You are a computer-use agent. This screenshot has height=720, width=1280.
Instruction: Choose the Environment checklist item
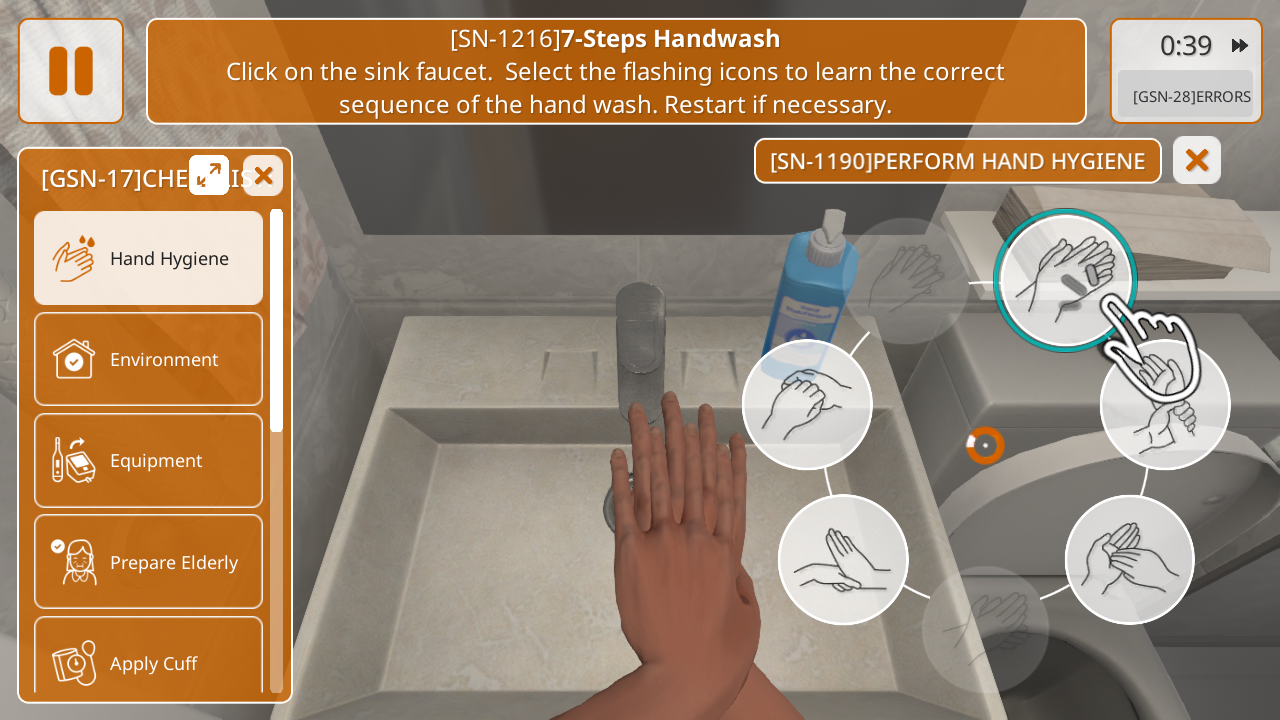[x=149, y=359]
